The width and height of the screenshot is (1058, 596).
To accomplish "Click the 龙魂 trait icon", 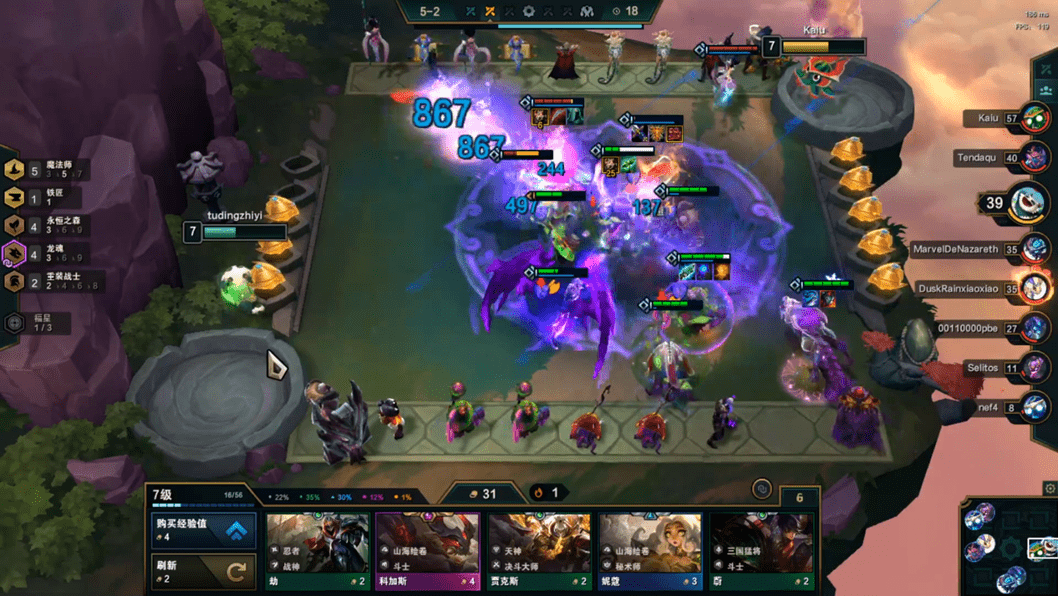I will coord(15,254).
